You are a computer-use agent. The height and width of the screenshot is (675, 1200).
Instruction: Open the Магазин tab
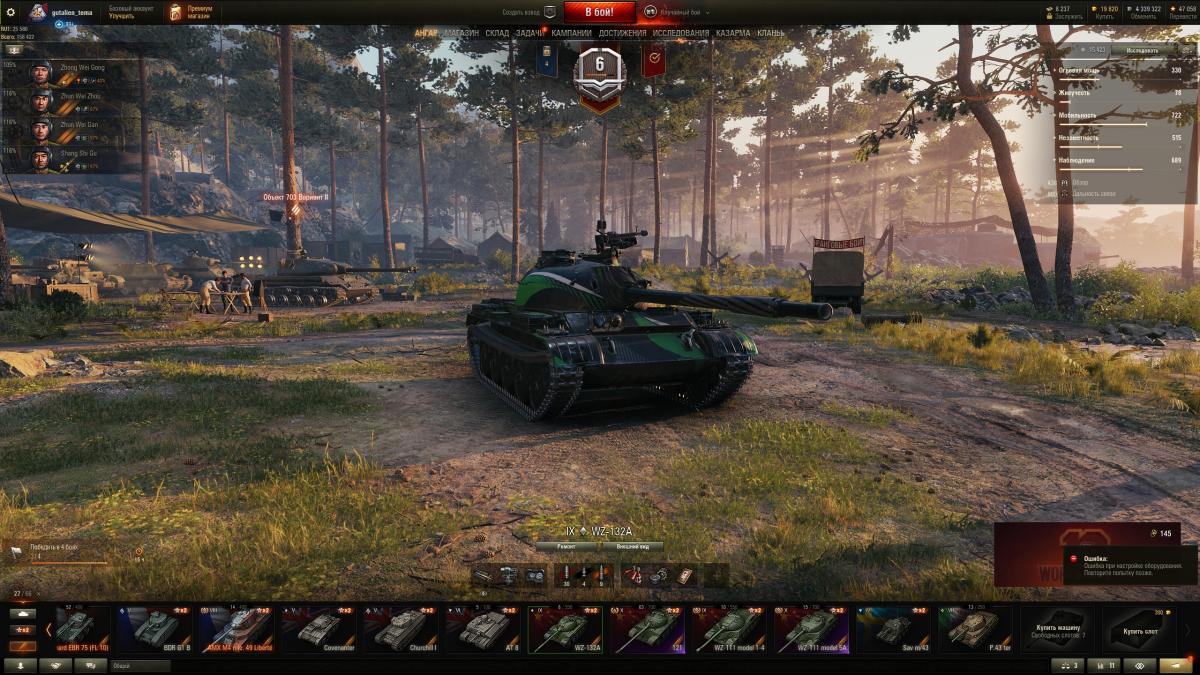point(461,33)
